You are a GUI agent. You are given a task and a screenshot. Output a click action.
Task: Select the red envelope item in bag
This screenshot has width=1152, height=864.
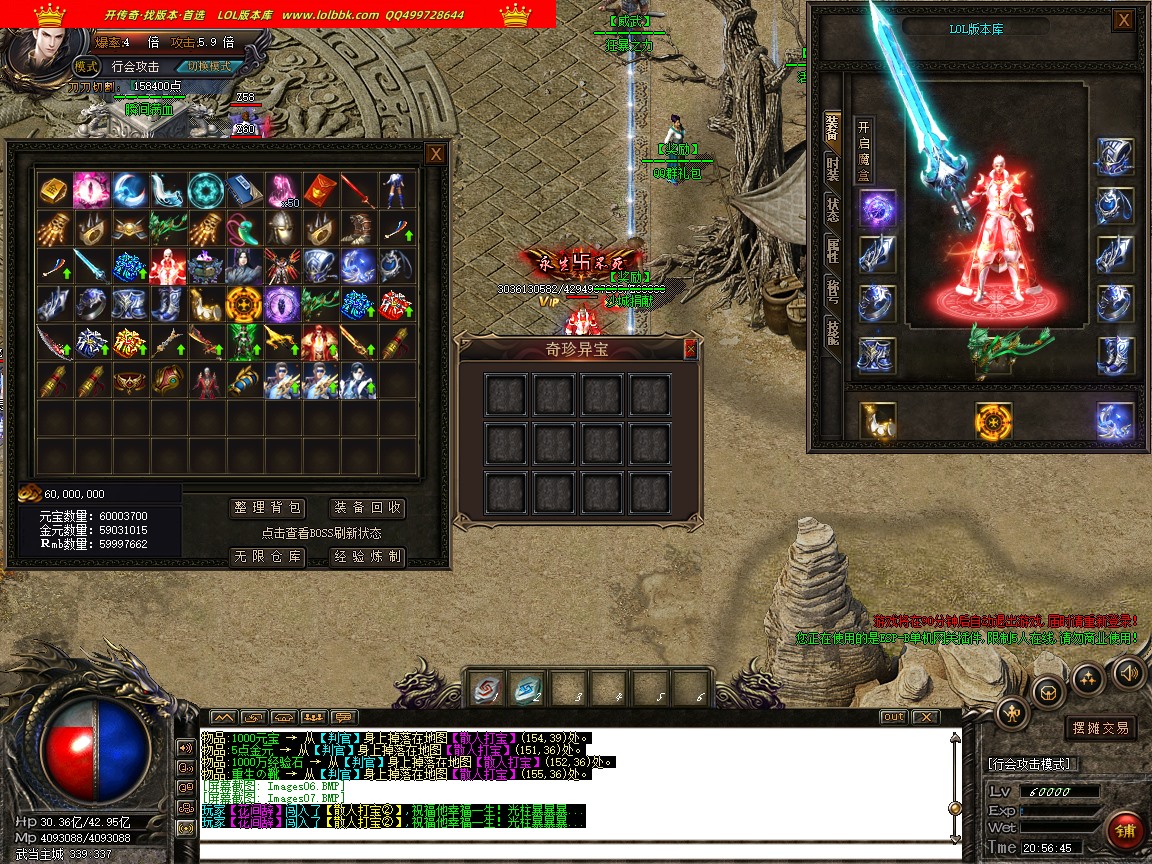[x=320, y=190]
